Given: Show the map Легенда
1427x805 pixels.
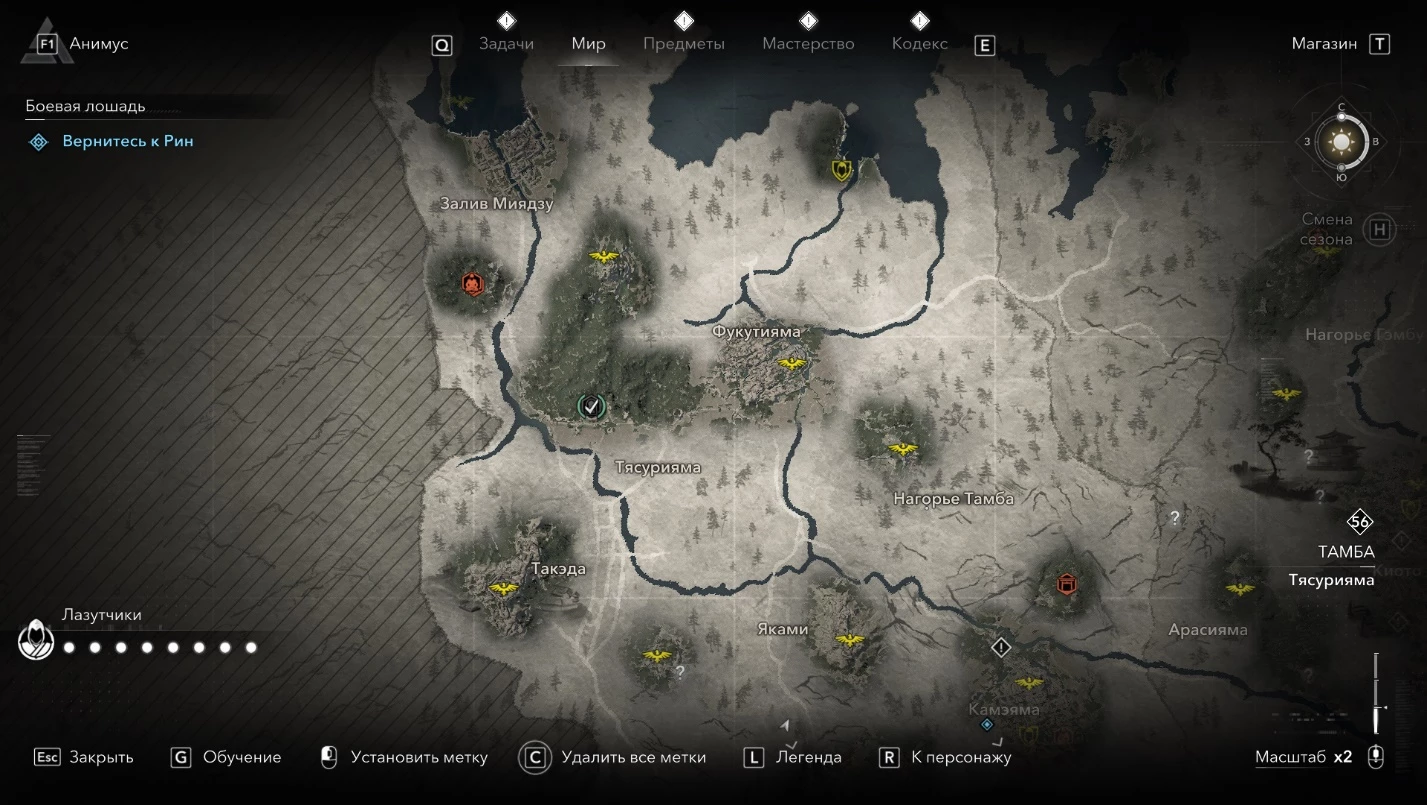Looking at the screenshot, I should click(x=808, y=757).
